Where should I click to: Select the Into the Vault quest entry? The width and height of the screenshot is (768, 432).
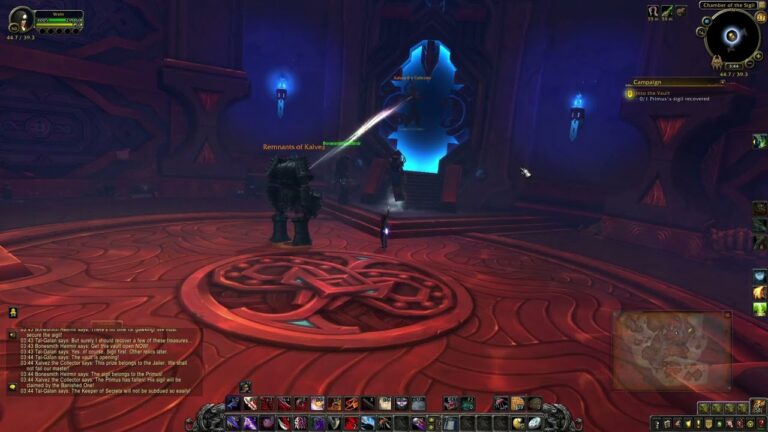(660, 92)
